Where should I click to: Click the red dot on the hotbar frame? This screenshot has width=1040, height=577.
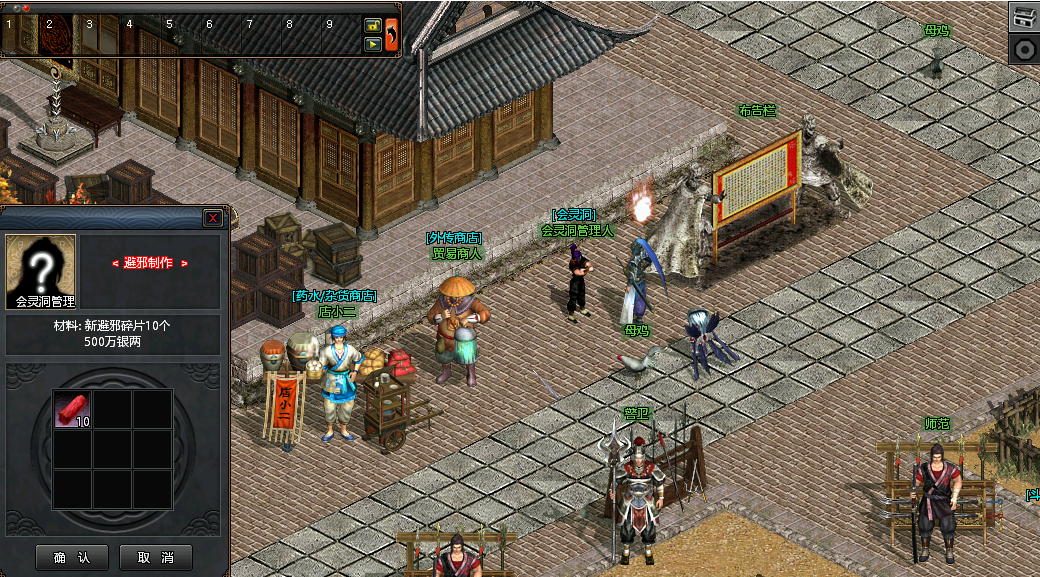pos(26,8)
